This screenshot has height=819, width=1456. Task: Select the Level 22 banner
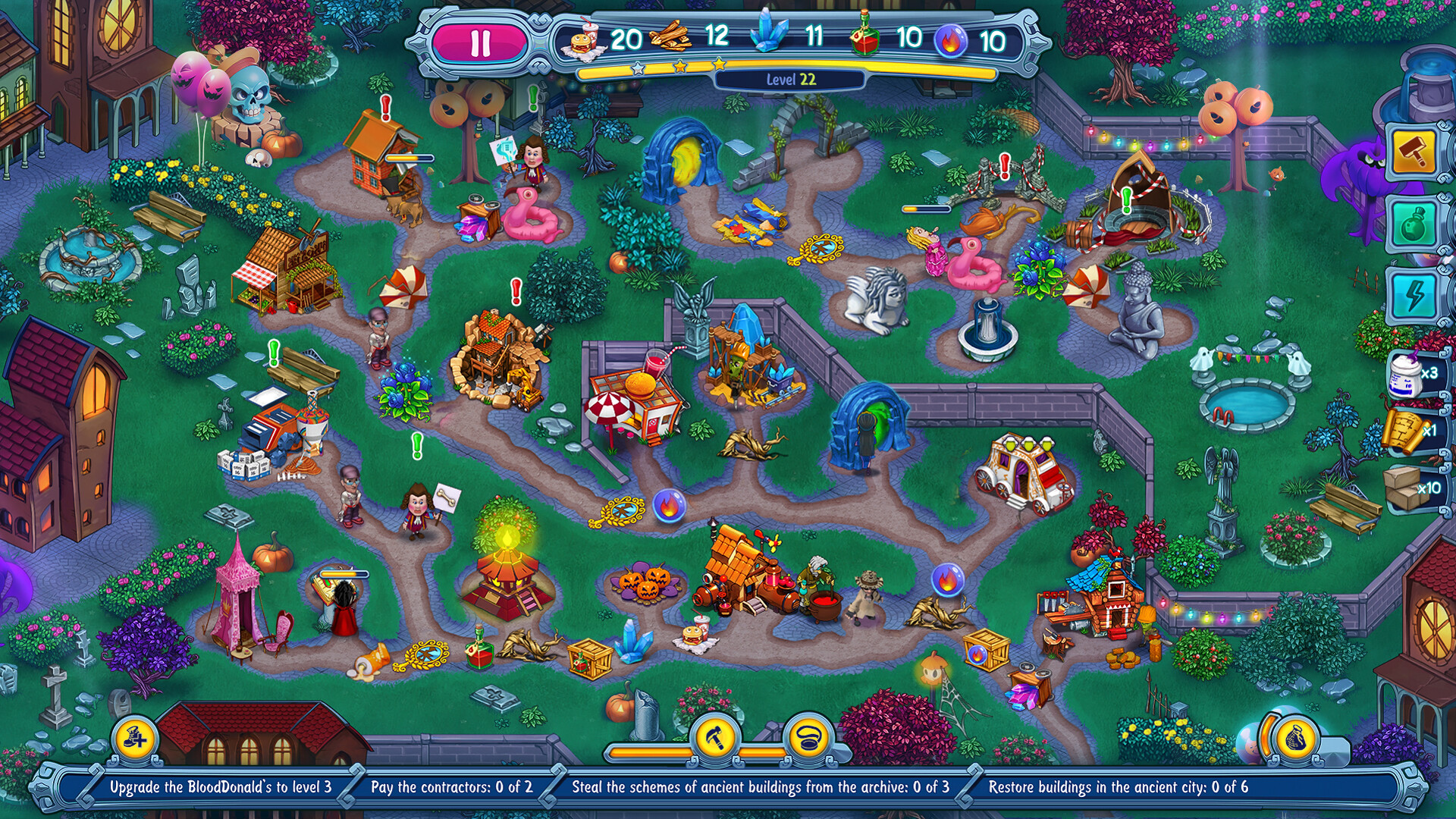tap(791, 79)
